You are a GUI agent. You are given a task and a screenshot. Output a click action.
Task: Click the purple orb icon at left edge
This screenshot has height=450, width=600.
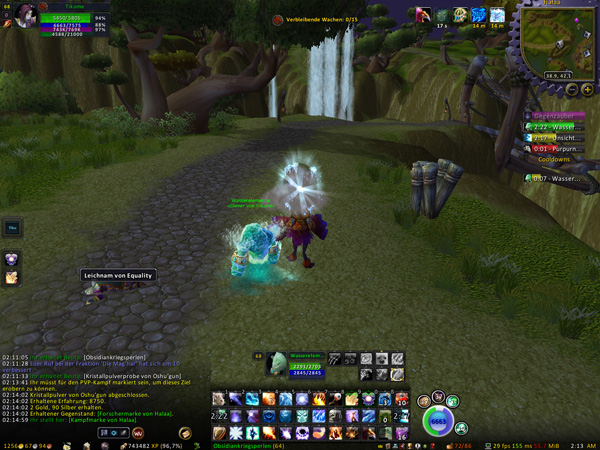(x=12, y=258)
